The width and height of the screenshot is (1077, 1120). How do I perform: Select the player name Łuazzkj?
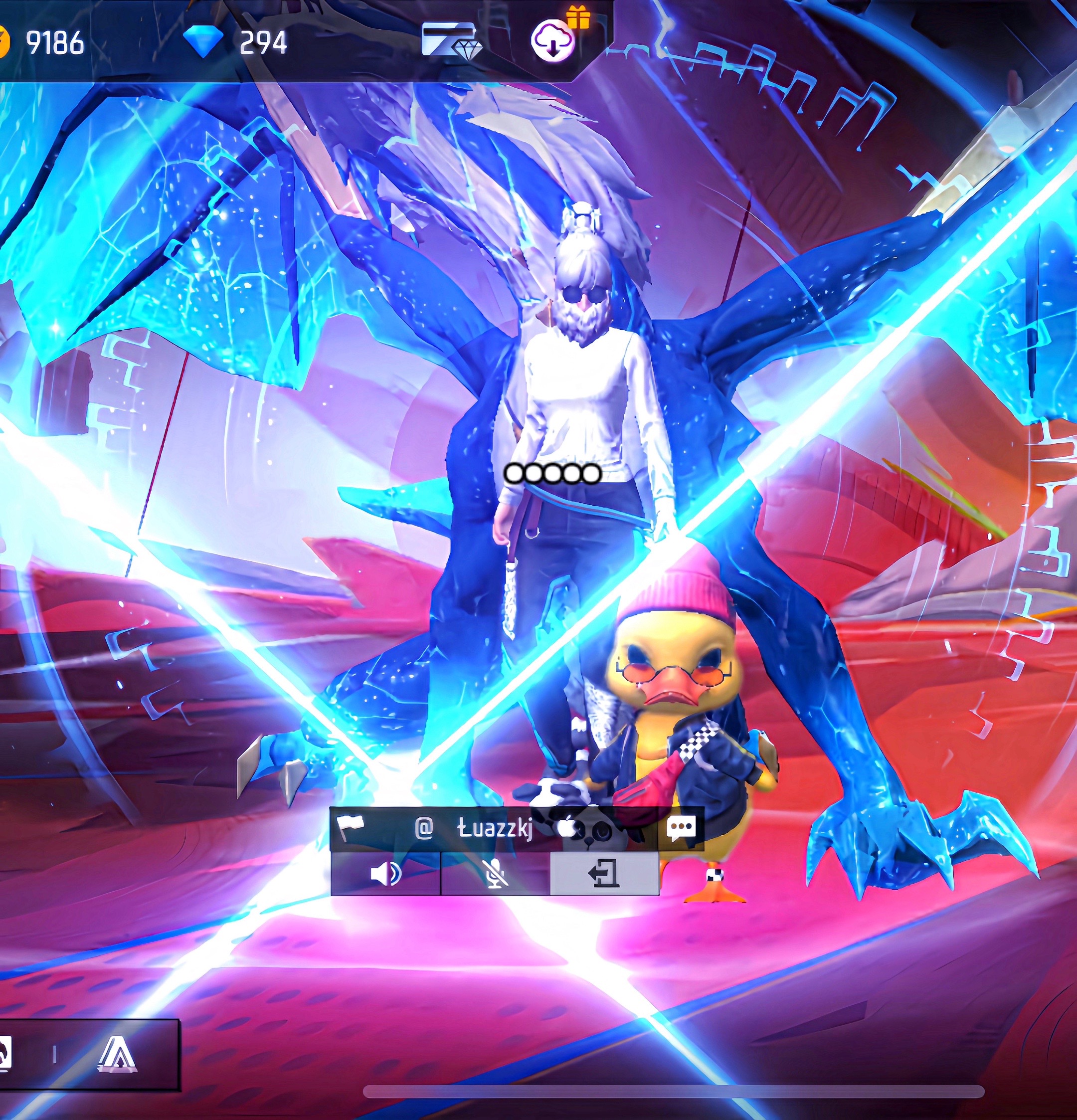click(495, 828)
